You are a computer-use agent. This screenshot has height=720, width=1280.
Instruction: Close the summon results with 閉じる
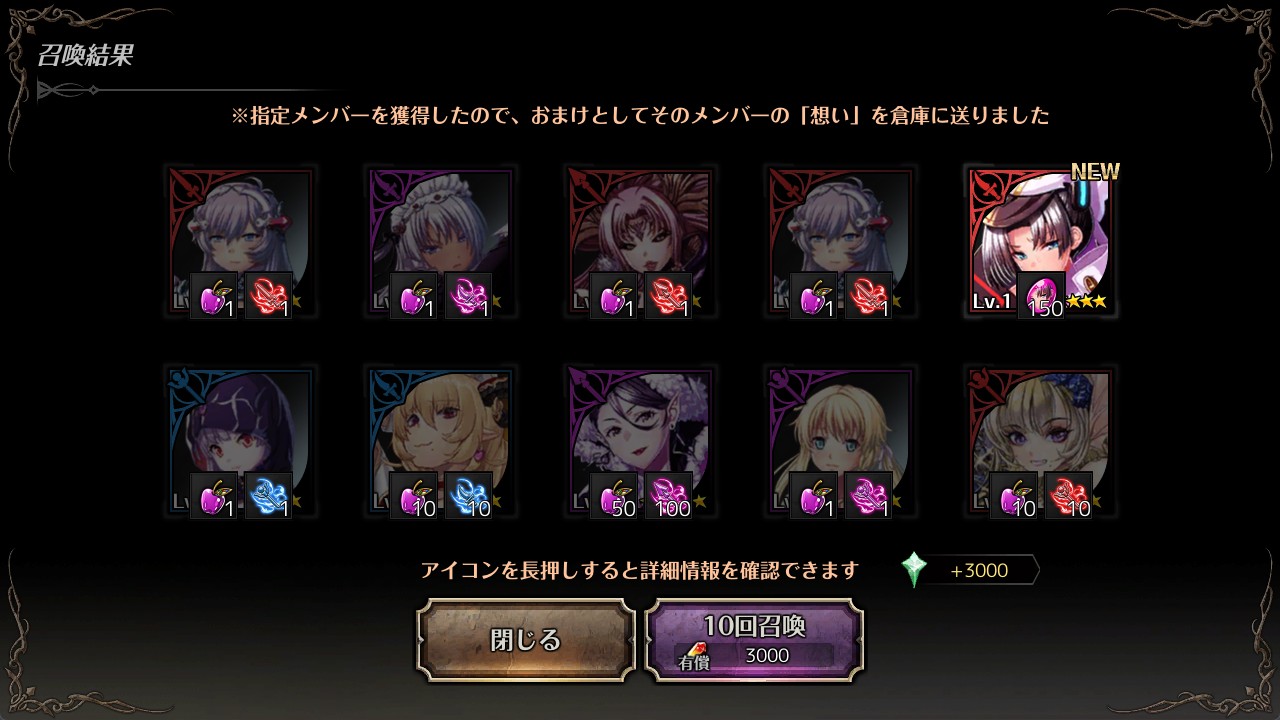click(x=526, y=640)
